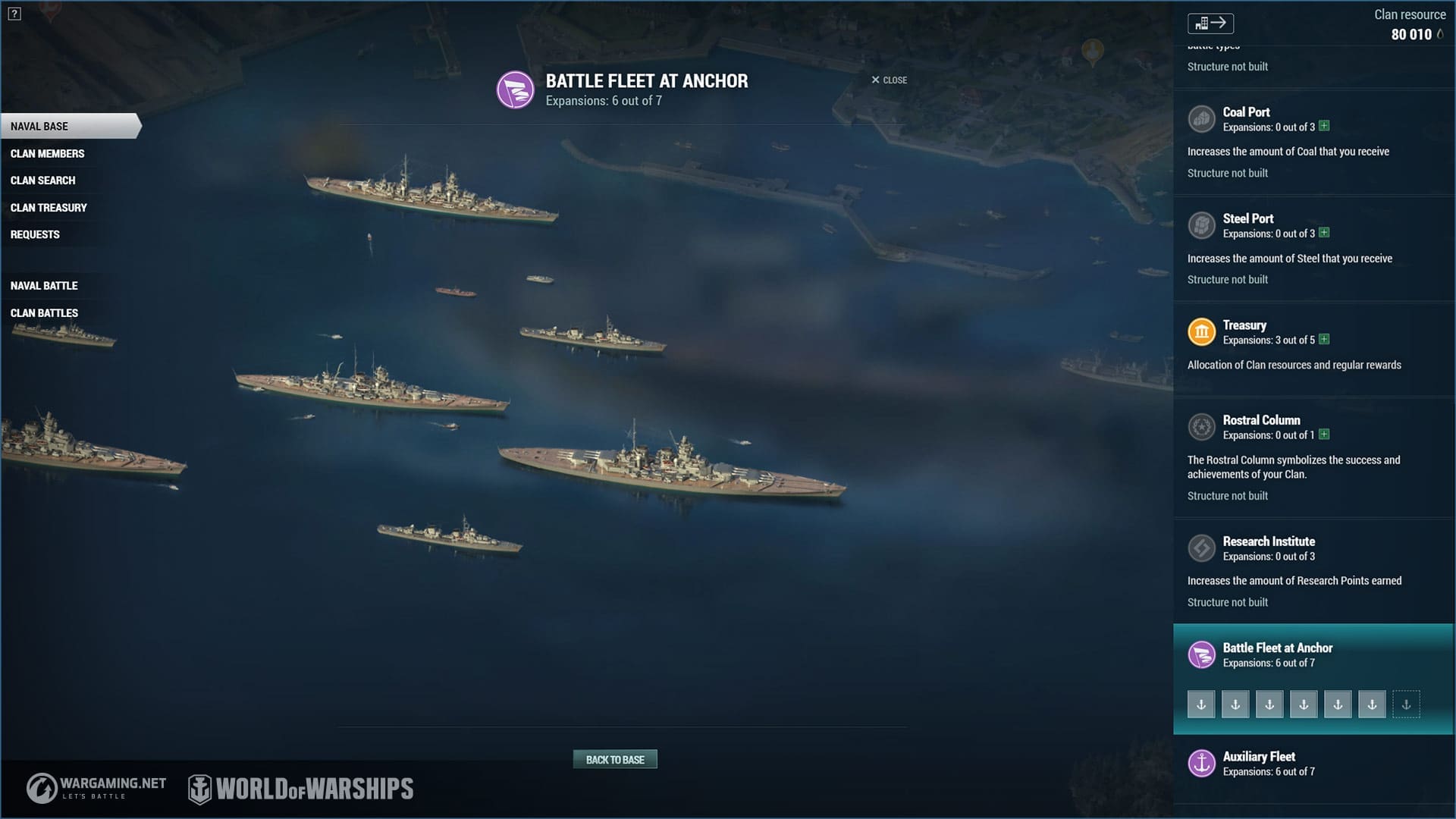This screenshot has width=1456, height=819.
Task: Expand the Steel Port with its plus button
Action: pyautogui.click(x=1324, y=233)
